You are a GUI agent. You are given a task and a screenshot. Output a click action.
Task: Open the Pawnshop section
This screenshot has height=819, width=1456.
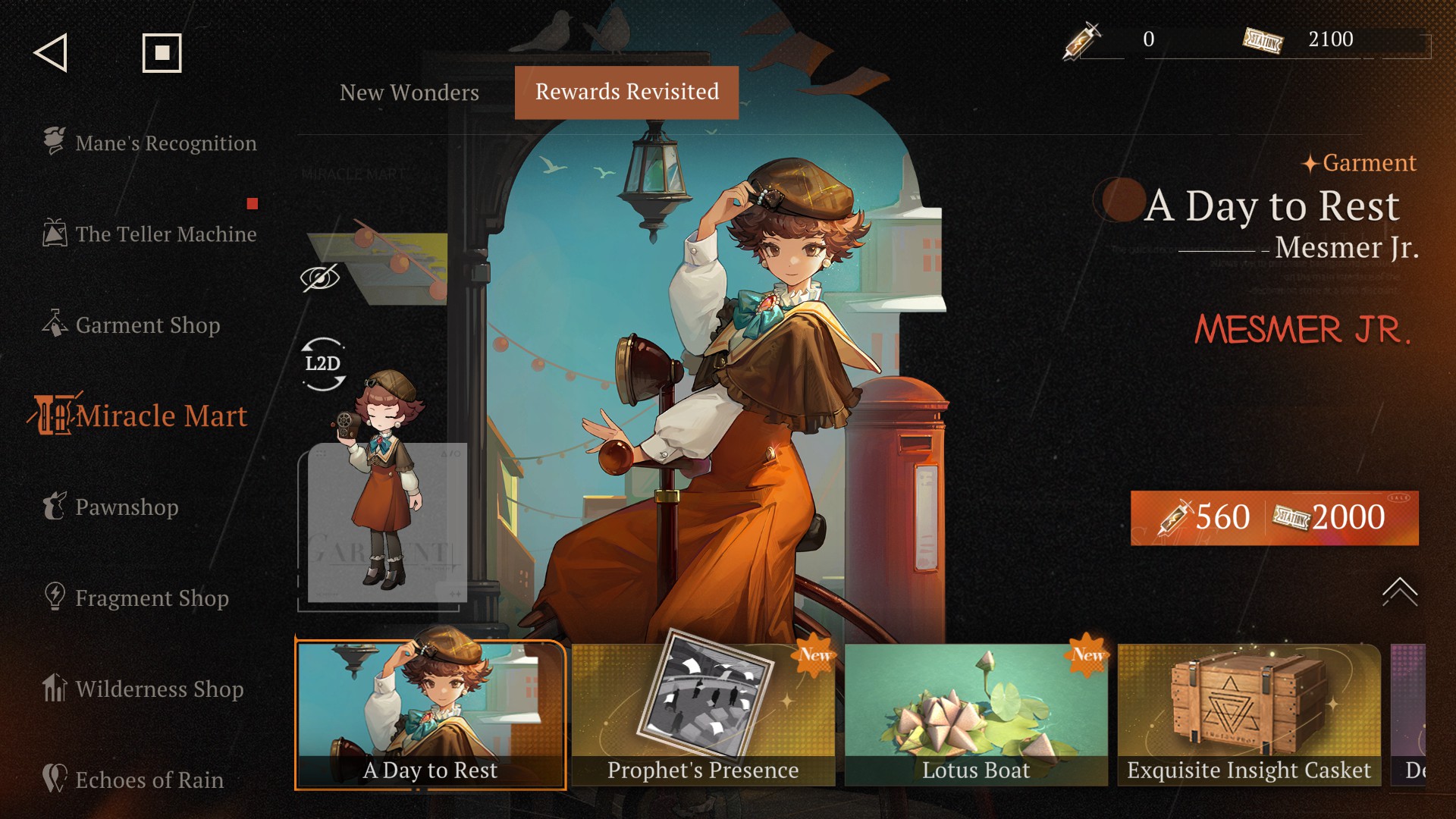(x=111, y=507)
